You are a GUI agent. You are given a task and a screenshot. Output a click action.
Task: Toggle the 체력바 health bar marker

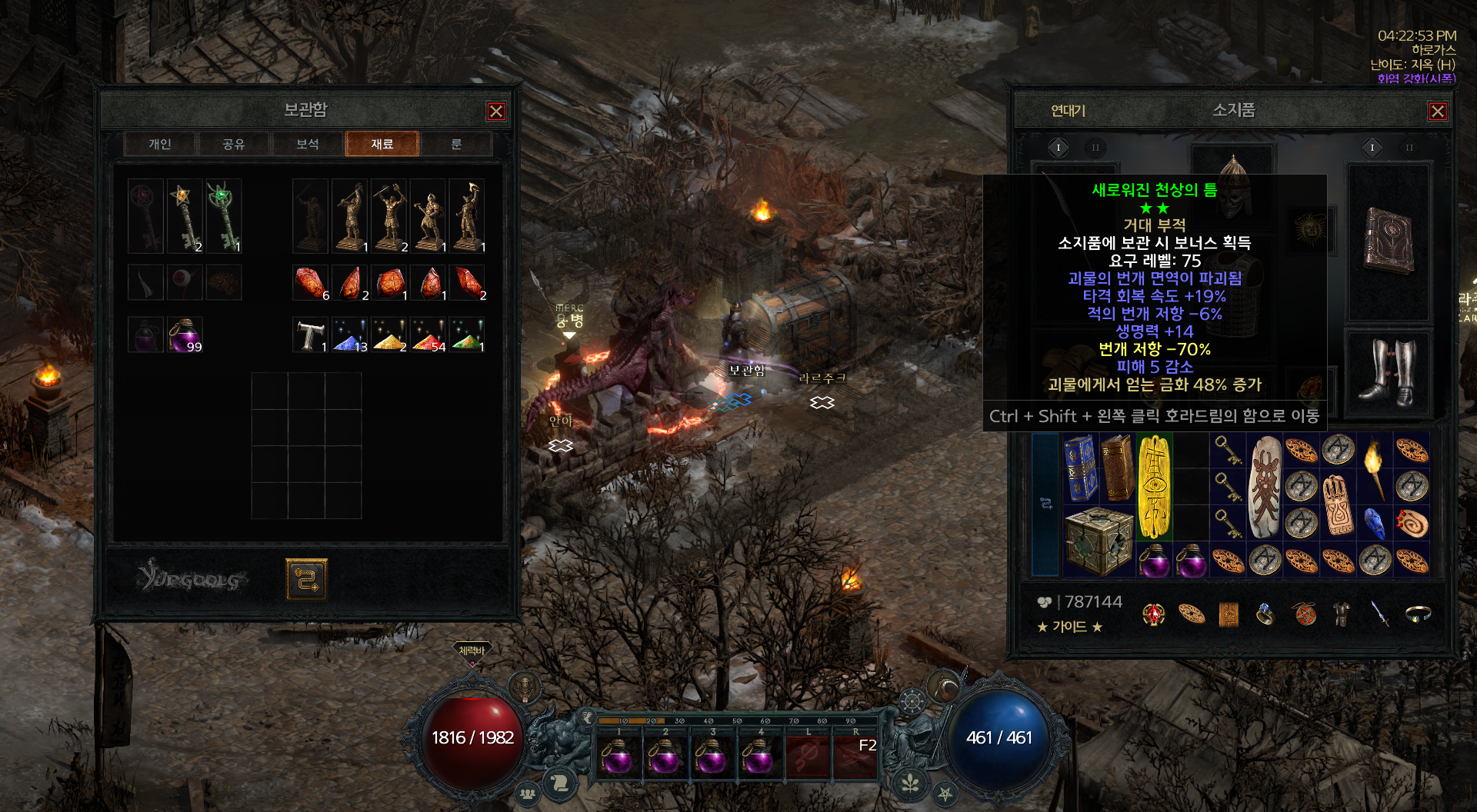[x=472, y=651]
